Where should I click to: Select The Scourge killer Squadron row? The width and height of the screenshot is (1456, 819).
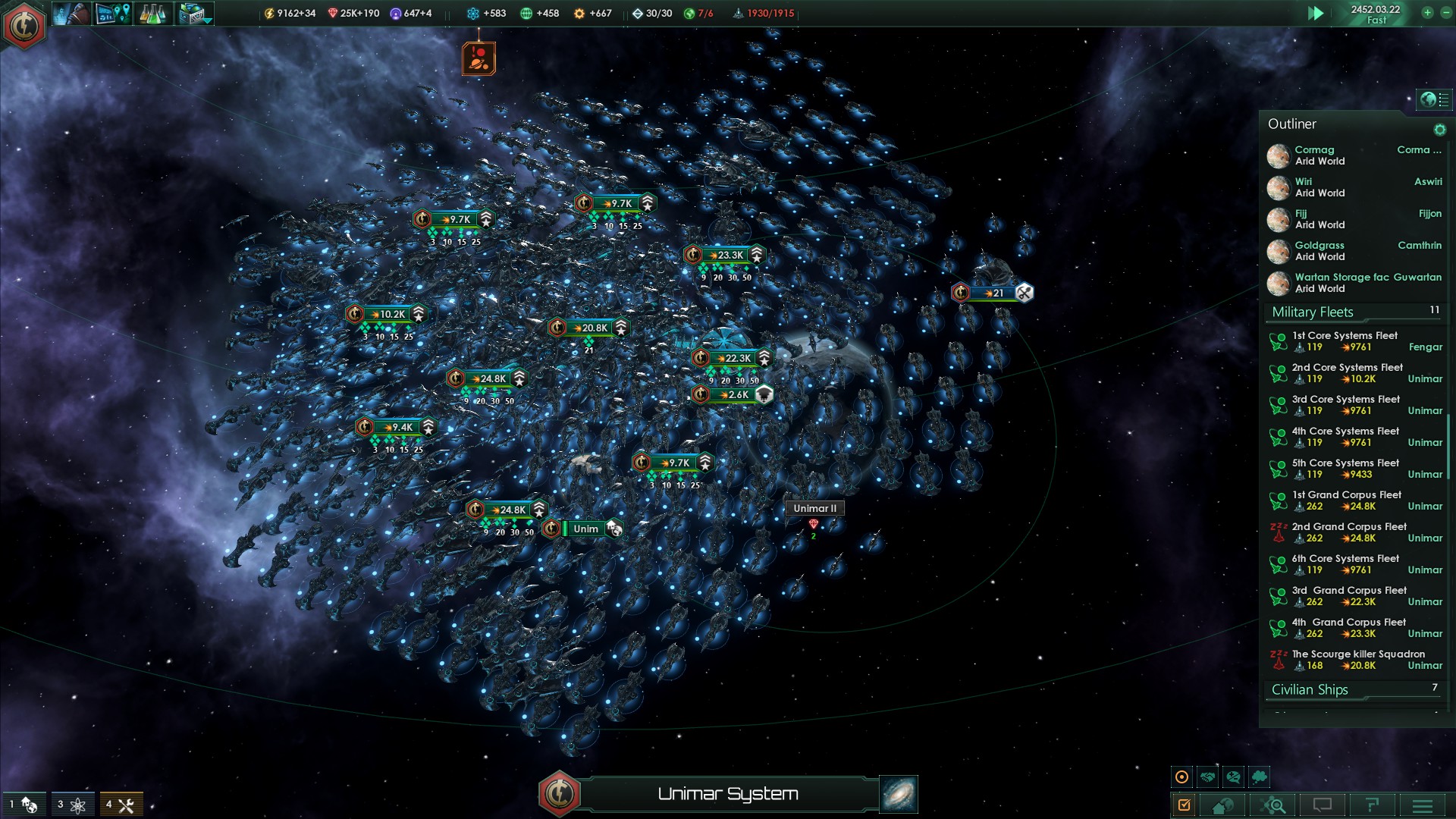click(x=1357, y=660)
